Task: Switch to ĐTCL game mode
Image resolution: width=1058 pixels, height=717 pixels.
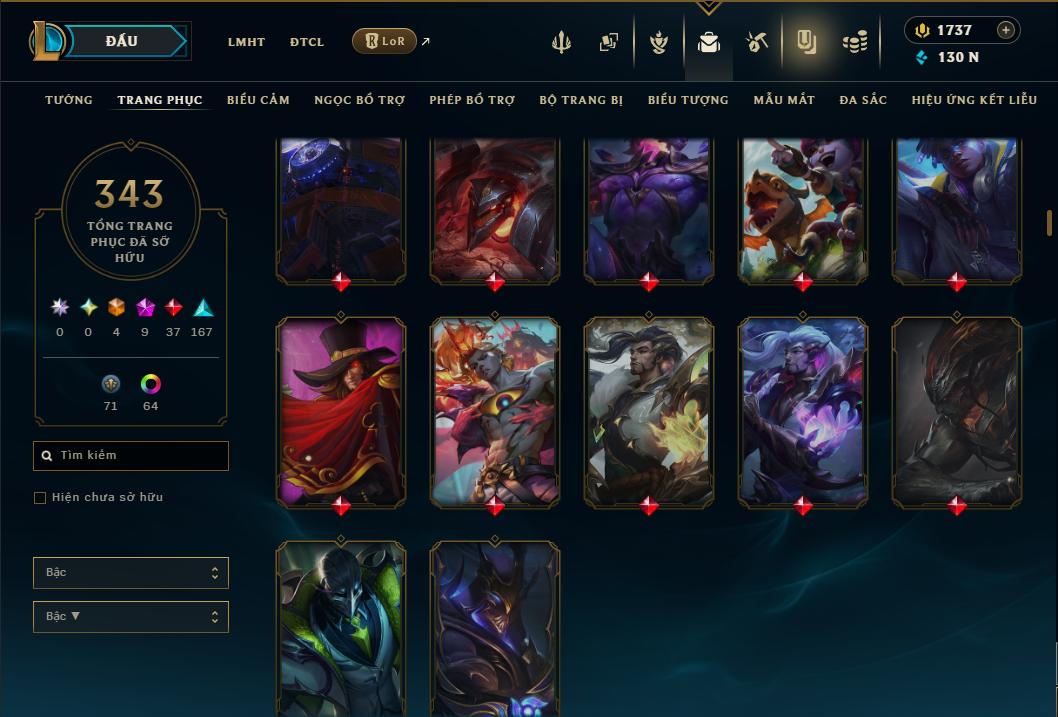Action: [307, 42]
